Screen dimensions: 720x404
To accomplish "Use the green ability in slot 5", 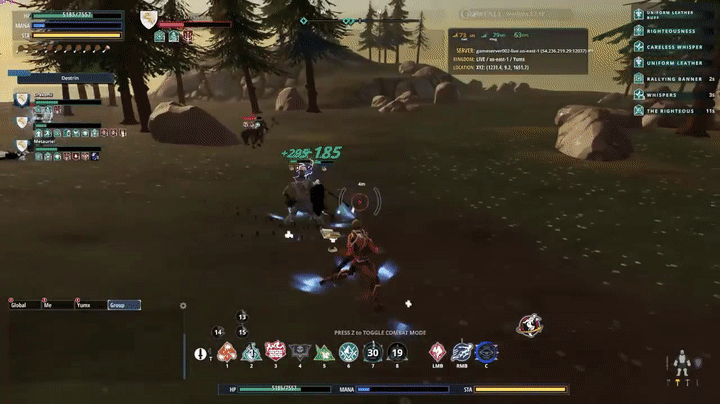I will 324,352.
